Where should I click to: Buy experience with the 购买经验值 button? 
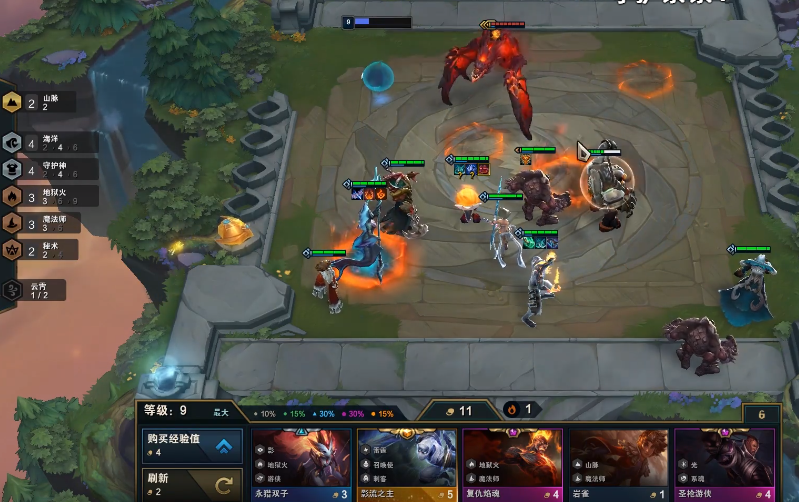(192, 445)
